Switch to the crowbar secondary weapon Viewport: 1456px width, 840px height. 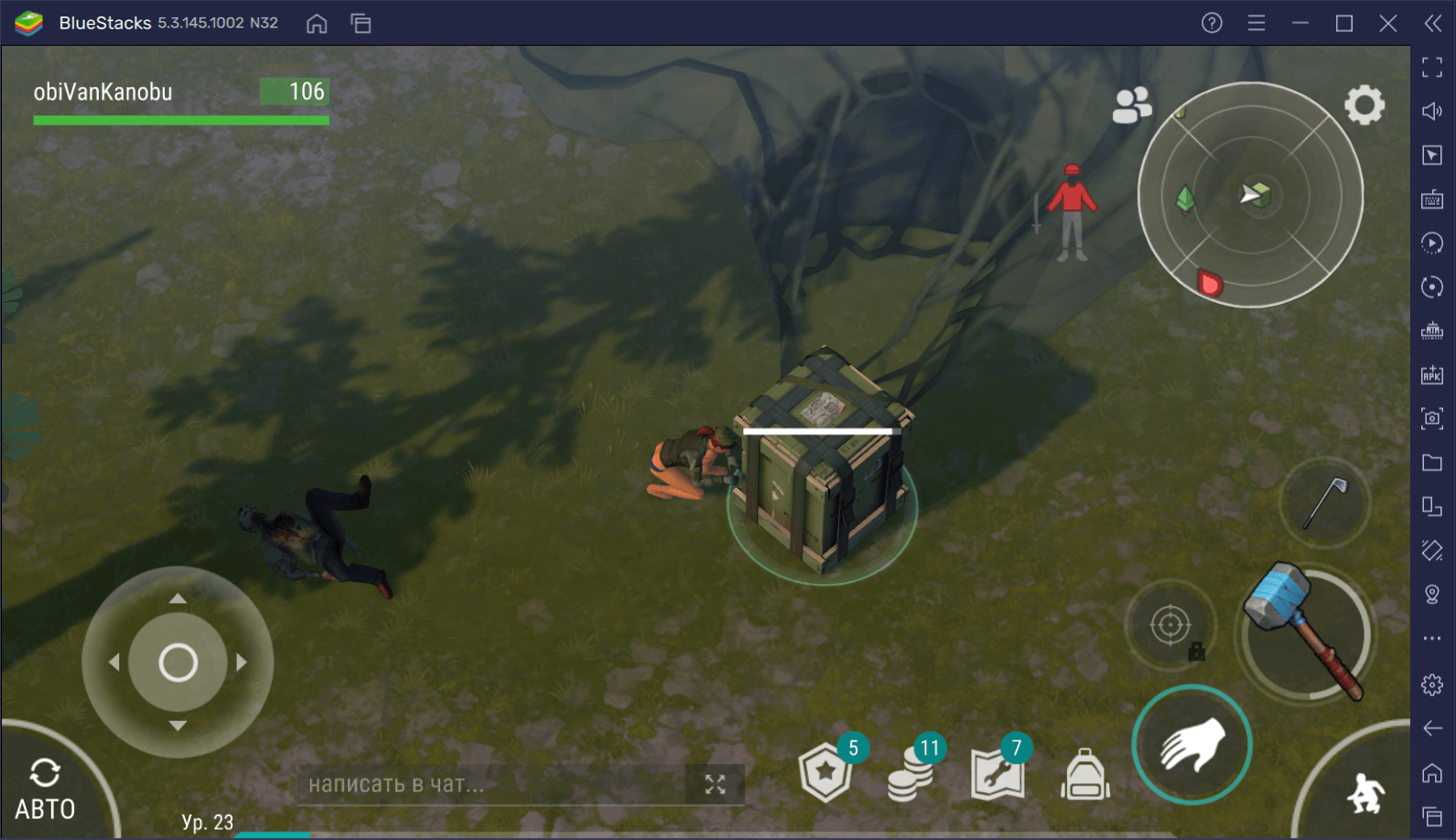tap(1324, 502)
